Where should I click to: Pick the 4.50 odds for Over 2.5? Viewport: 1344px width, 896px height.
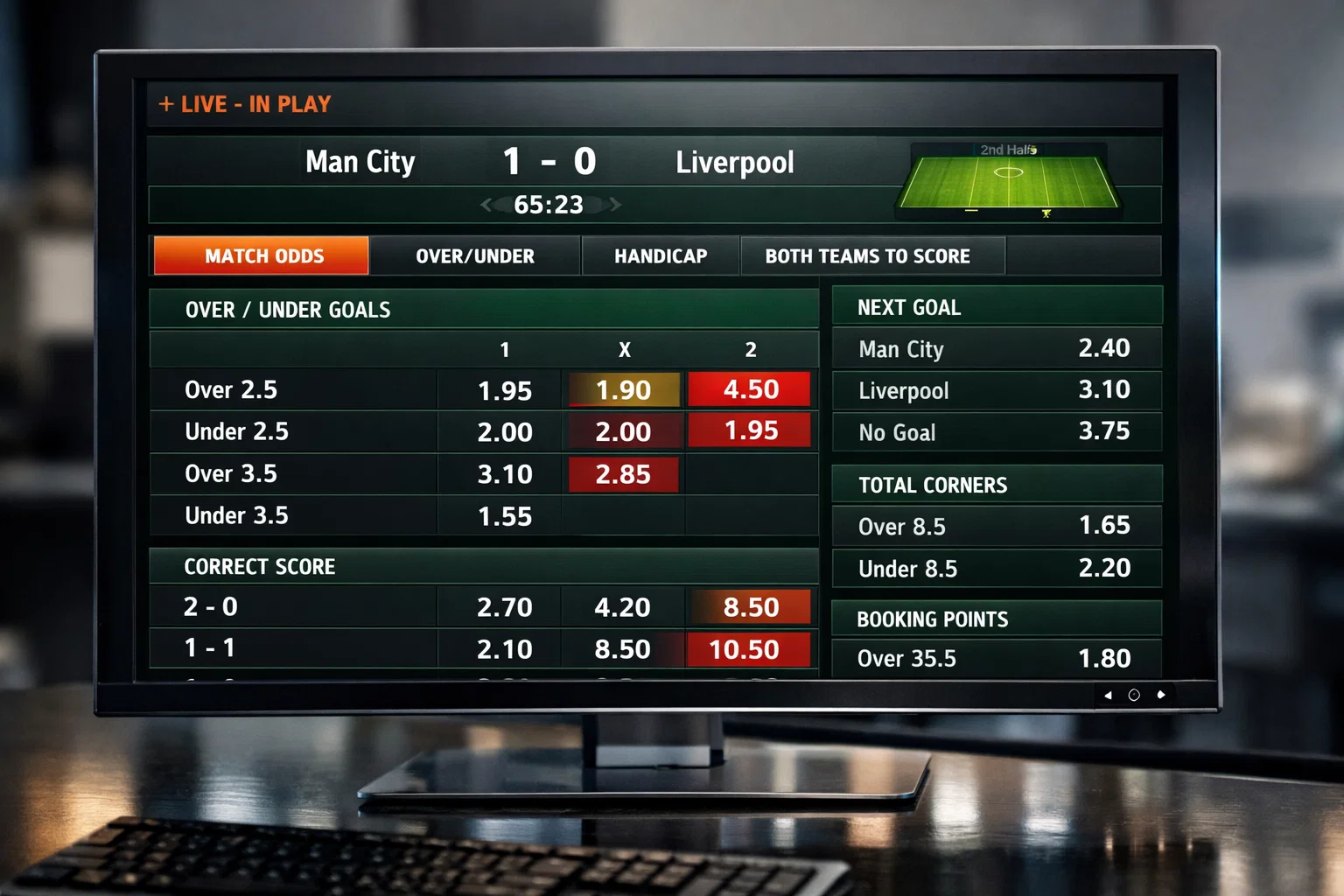pyautogui.click(x=750, y=389)
